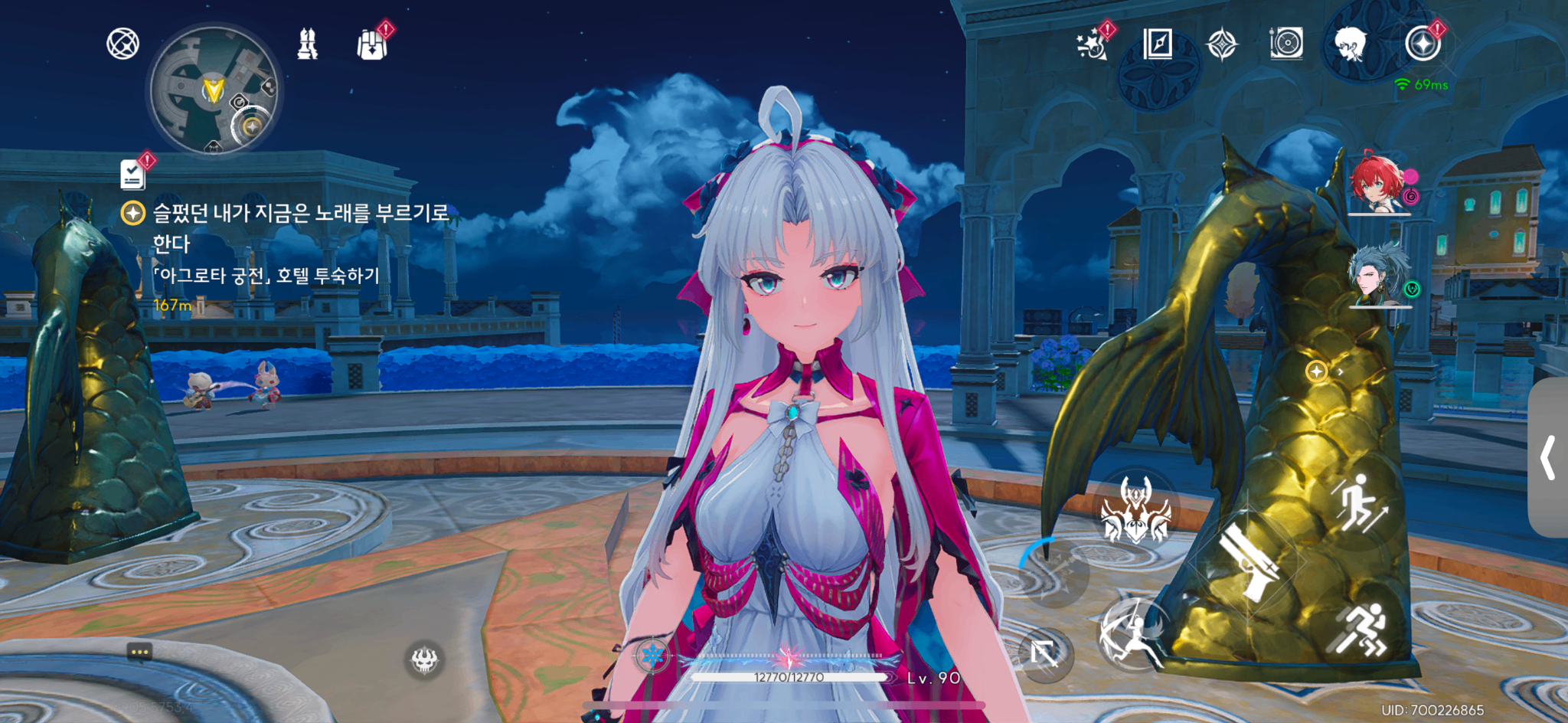The image size is (1568, 723).
Task: Open the radio pass icon
Action: coord(1286,44)
